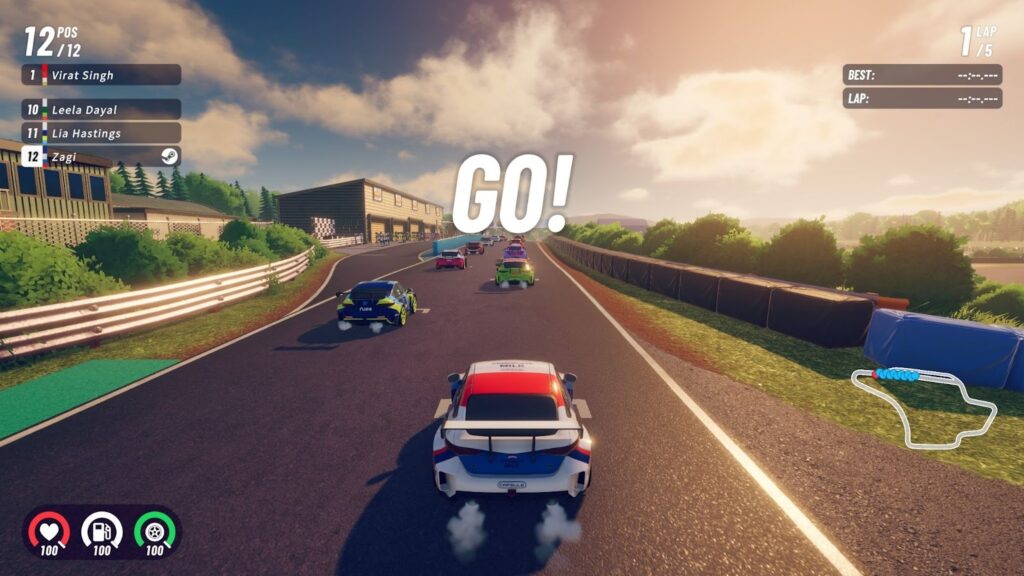Viewport: 1024px width, 576px height.
Task: Select Leela Dayal's leaderboard row
Action: tap(101, 109)
